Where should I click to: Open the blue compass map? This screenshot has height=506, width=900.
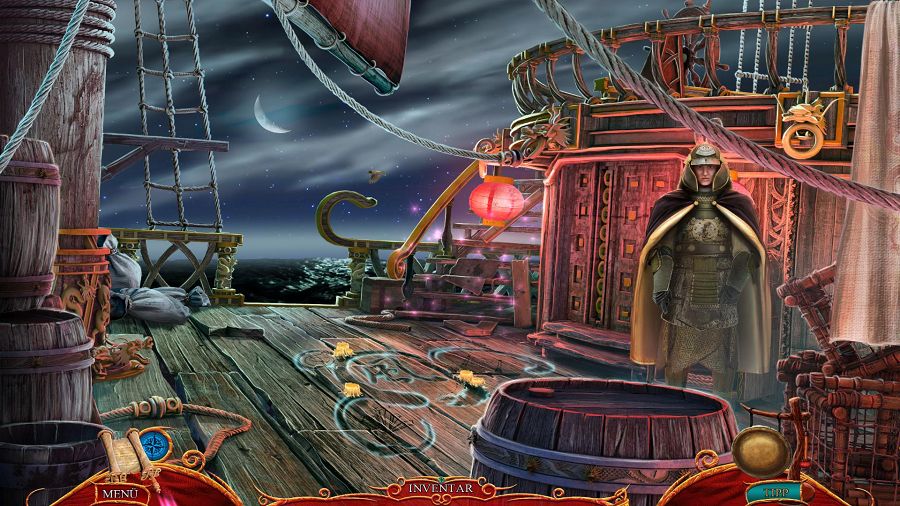point(155,446)
